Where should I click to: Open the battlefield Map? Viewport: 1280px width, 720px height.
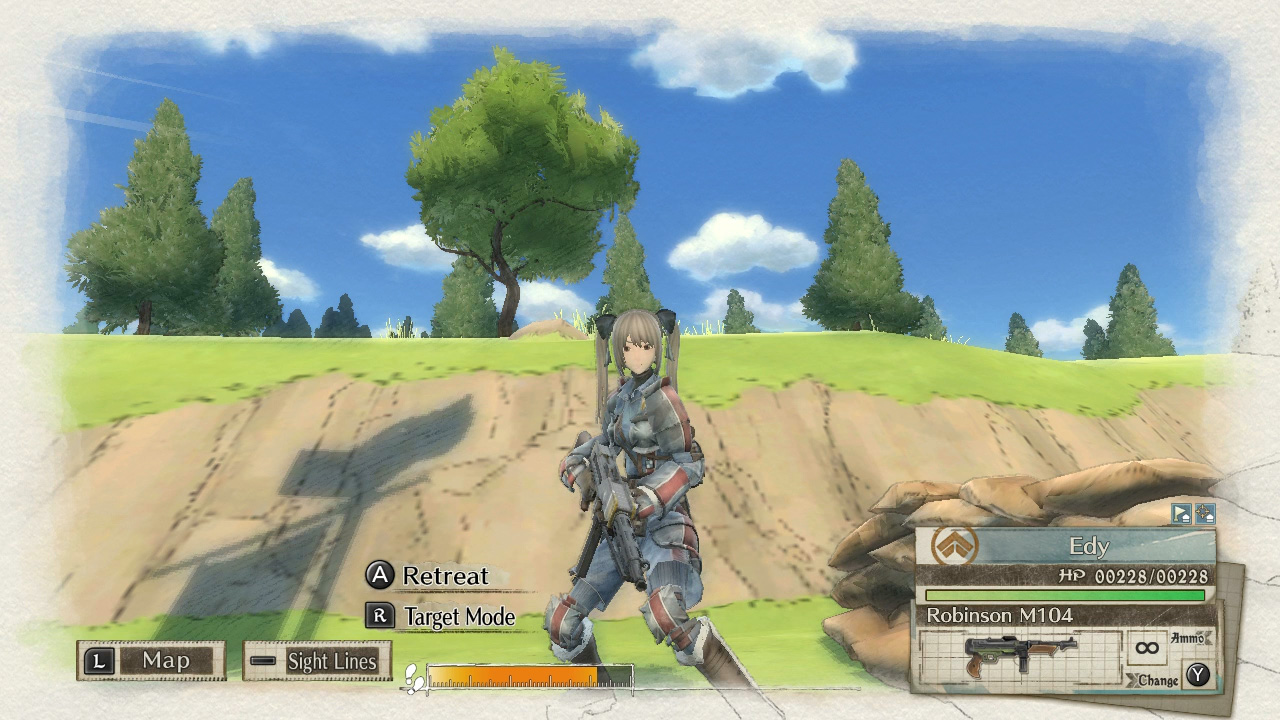168,661
